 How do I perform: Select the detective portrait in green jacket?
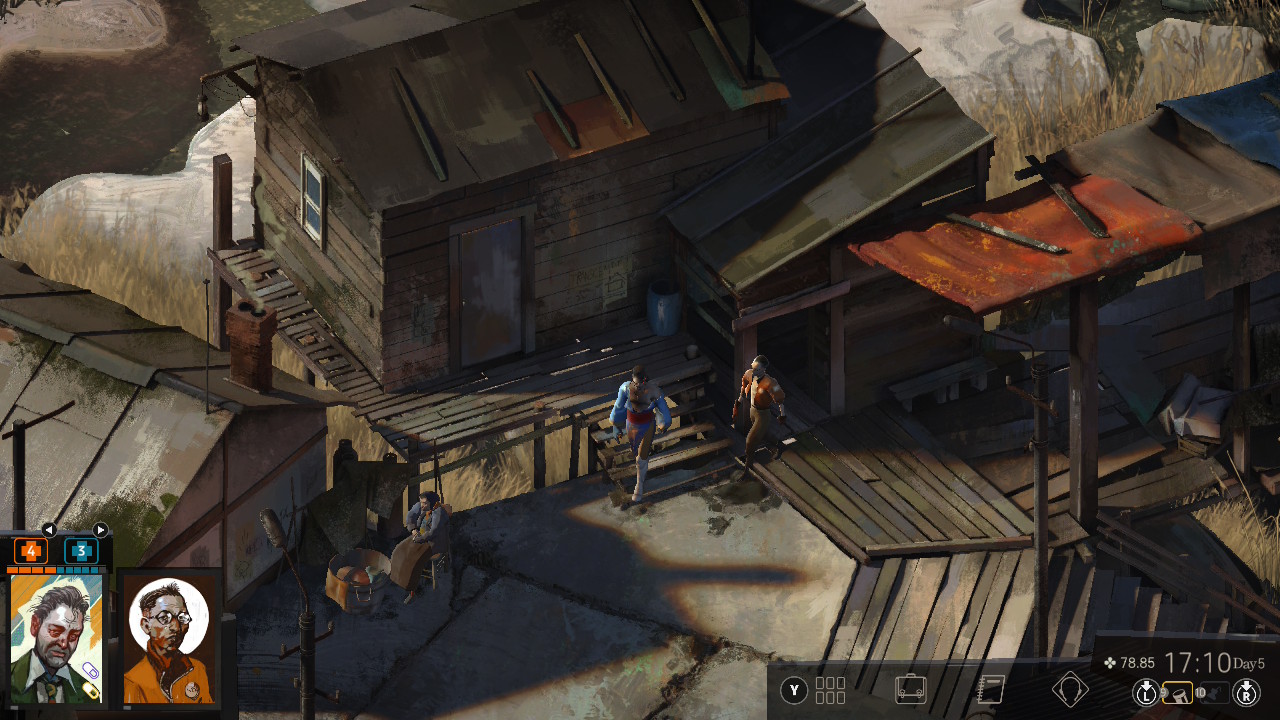tap(57, 637)
